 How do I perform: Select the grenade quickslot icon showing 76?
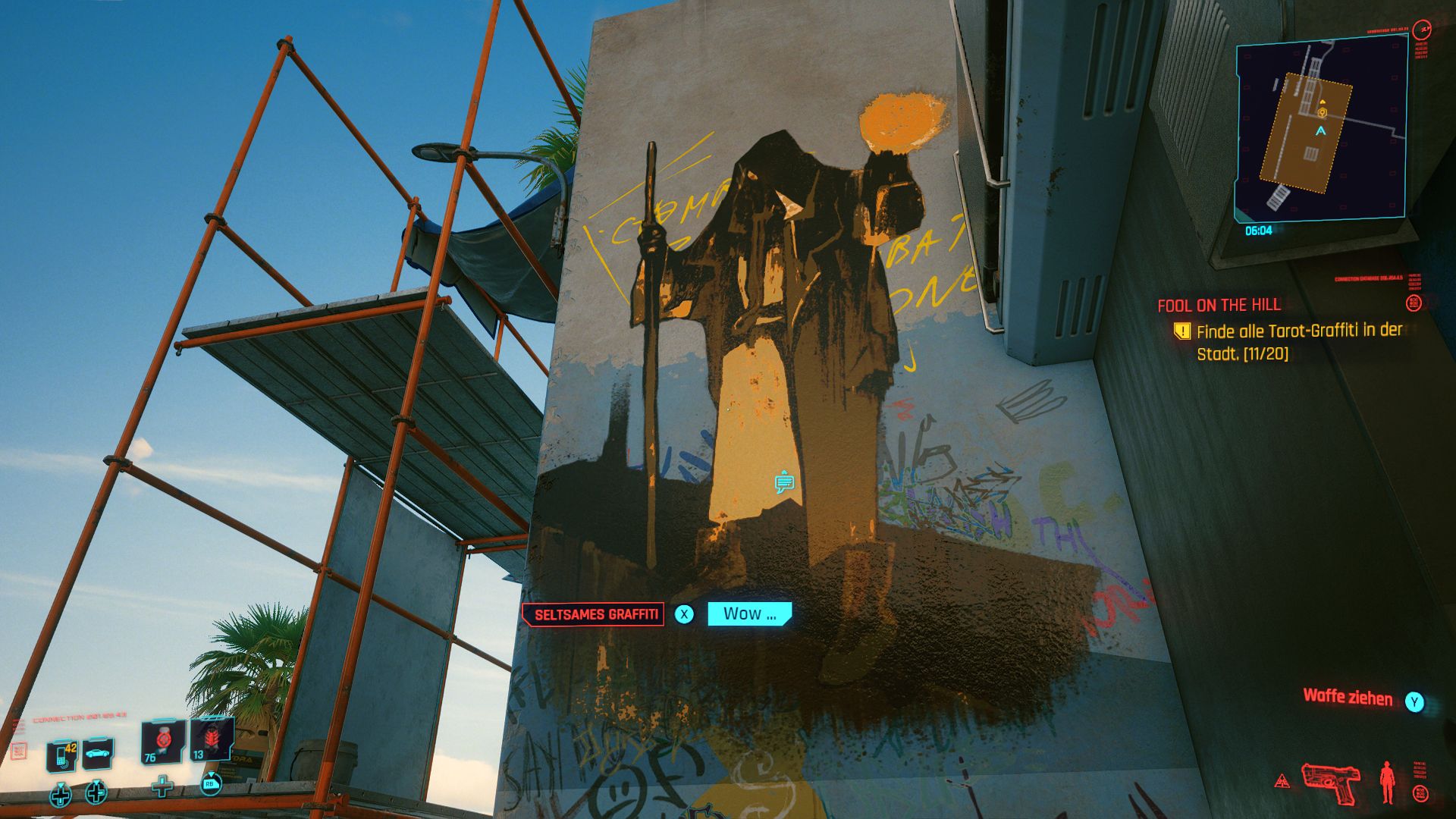[162, 743]
